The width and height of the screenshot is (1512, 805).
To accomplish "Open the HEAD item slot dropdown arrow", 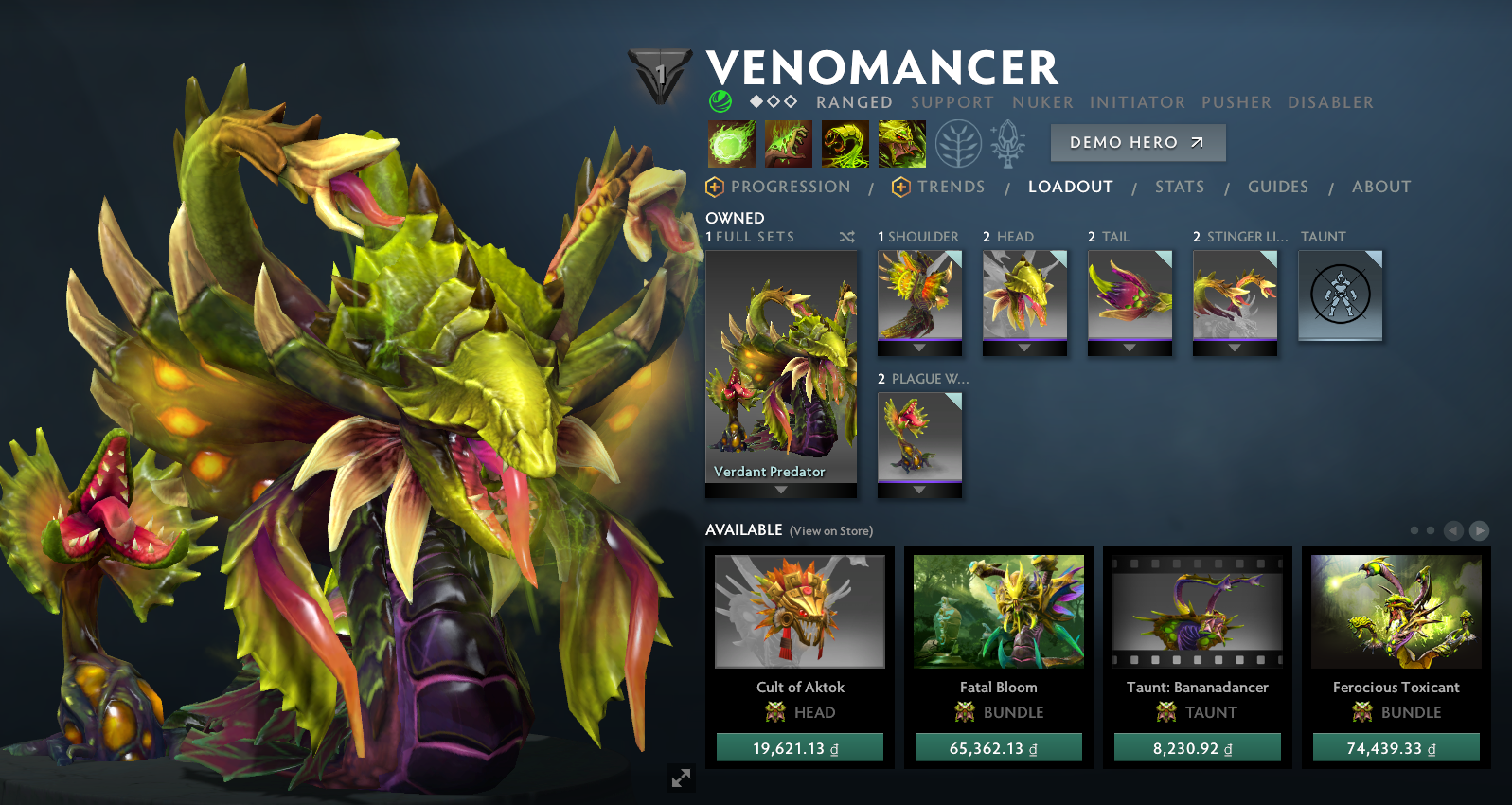I will (x=1023, y=349).
